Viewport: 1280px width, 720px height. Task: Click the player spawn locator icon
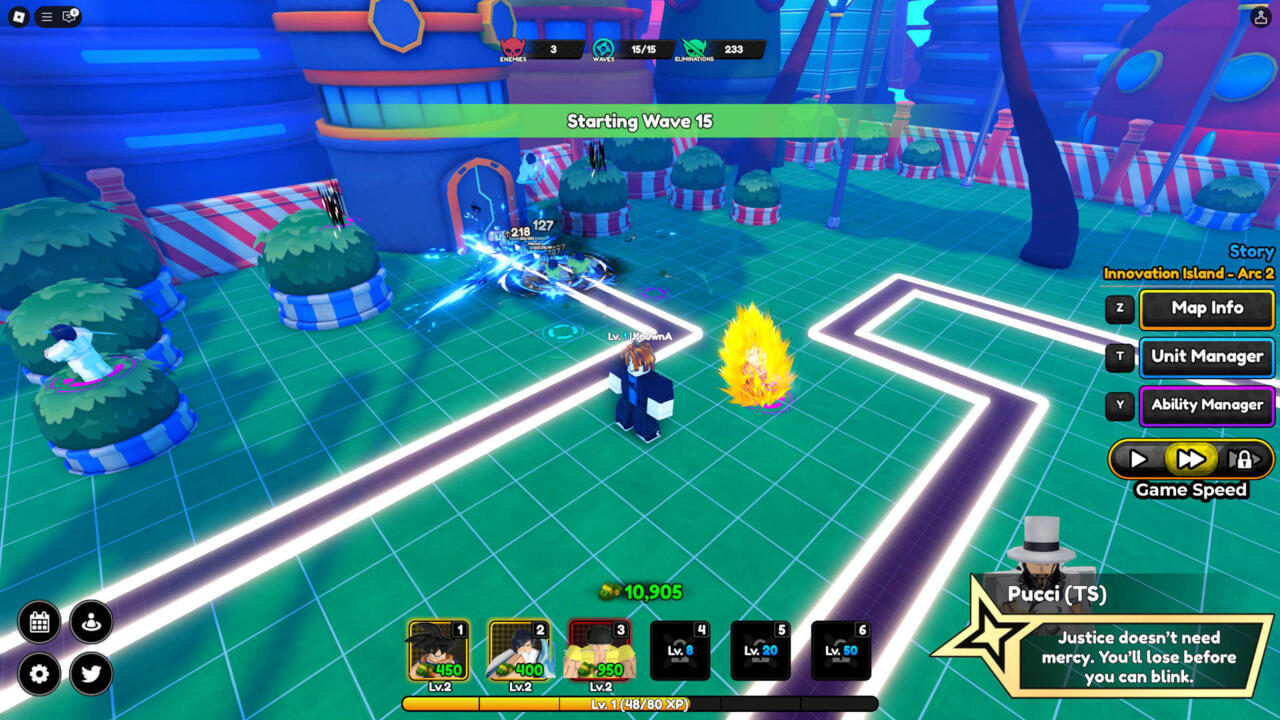pyautogui.click(x=91, y=622)
